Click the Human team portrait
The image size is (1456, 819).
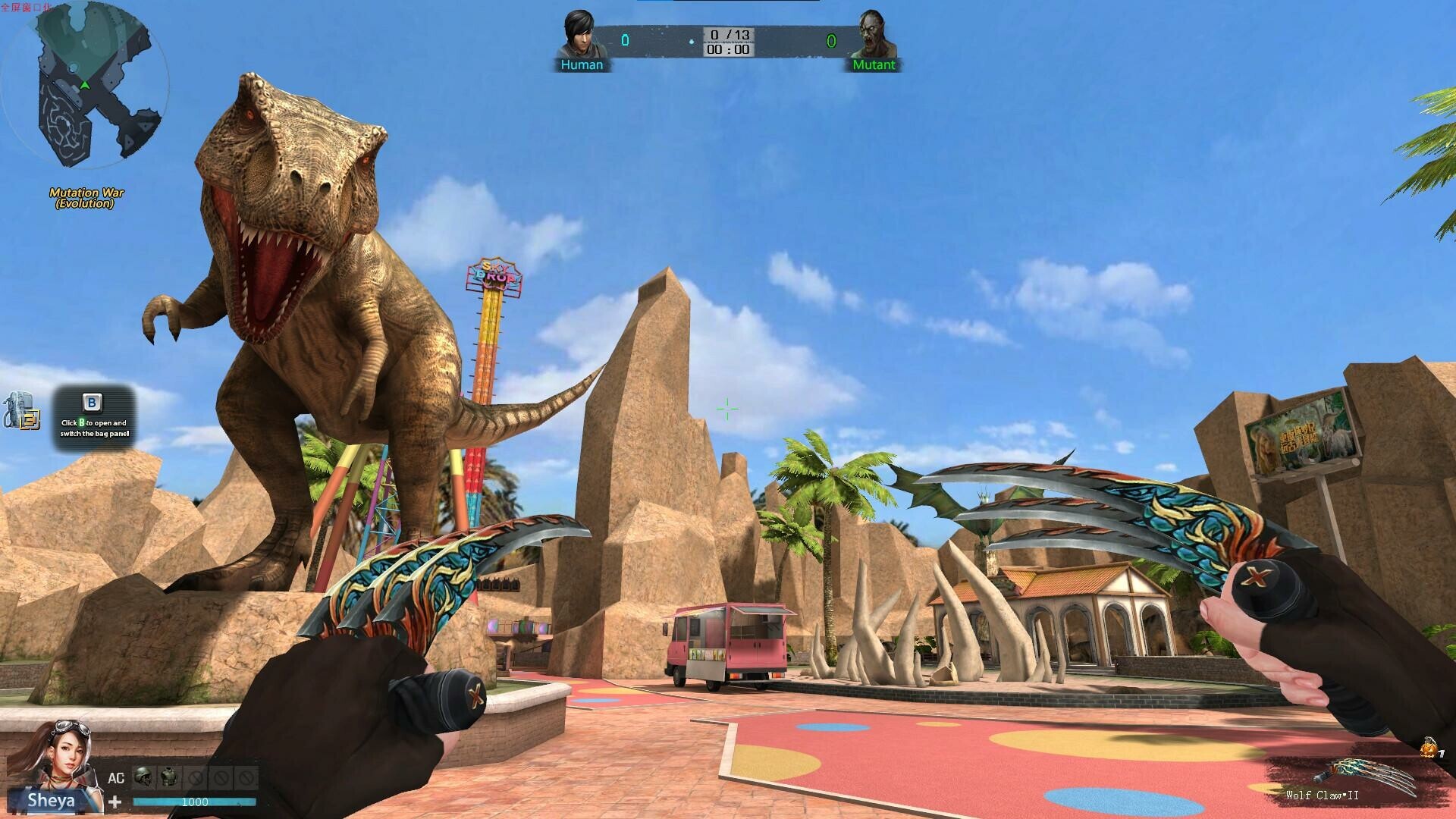tap(580, 32)
